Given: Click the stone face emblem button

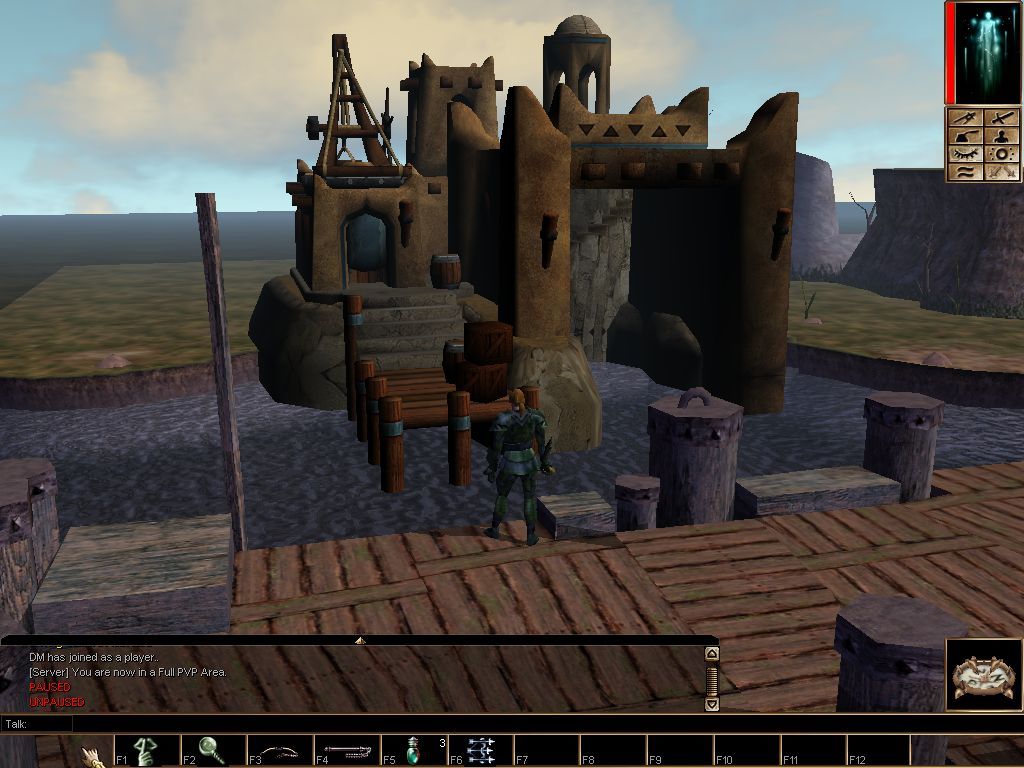Looking at the screenshot, I should [x=983, y=675].
